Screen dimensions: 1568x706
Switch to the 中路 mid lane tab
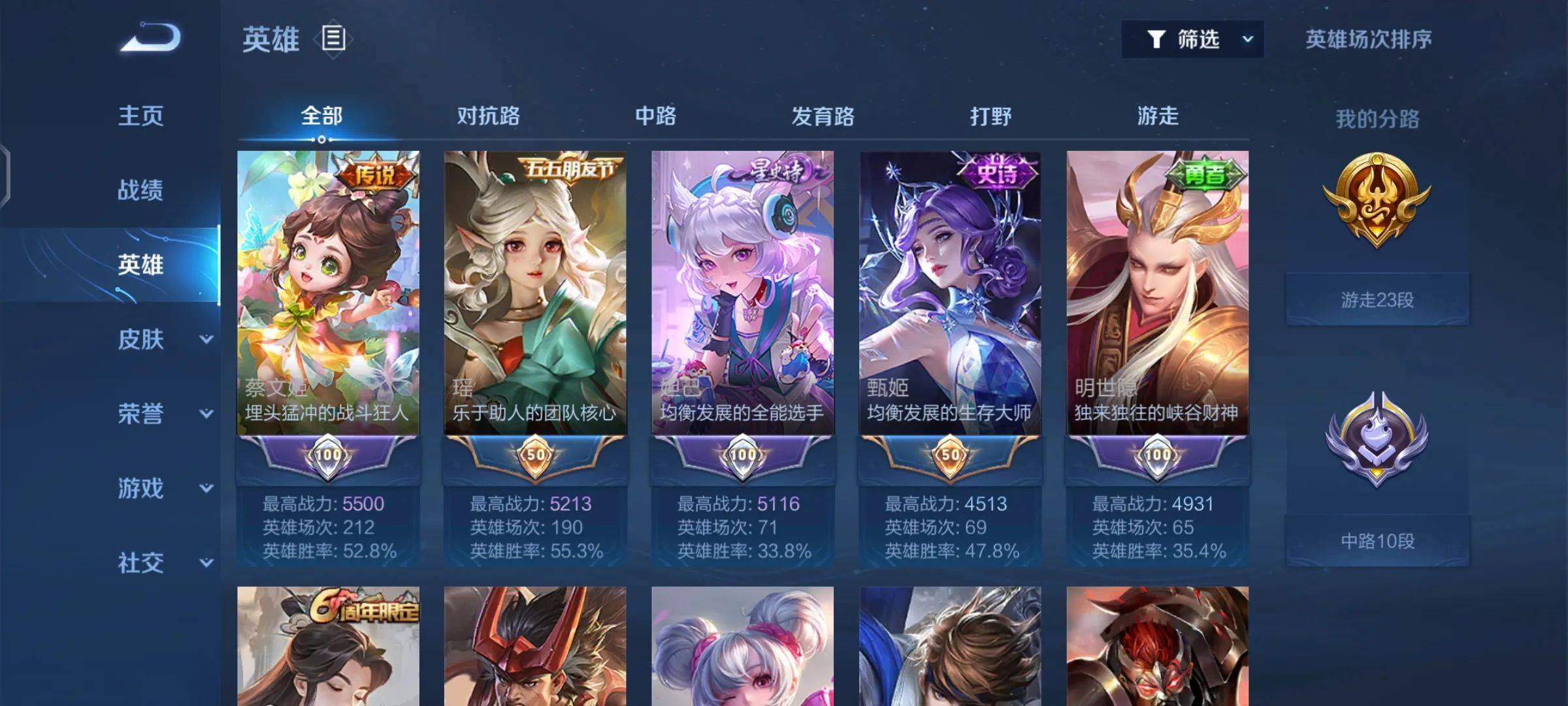click(655, 116)
